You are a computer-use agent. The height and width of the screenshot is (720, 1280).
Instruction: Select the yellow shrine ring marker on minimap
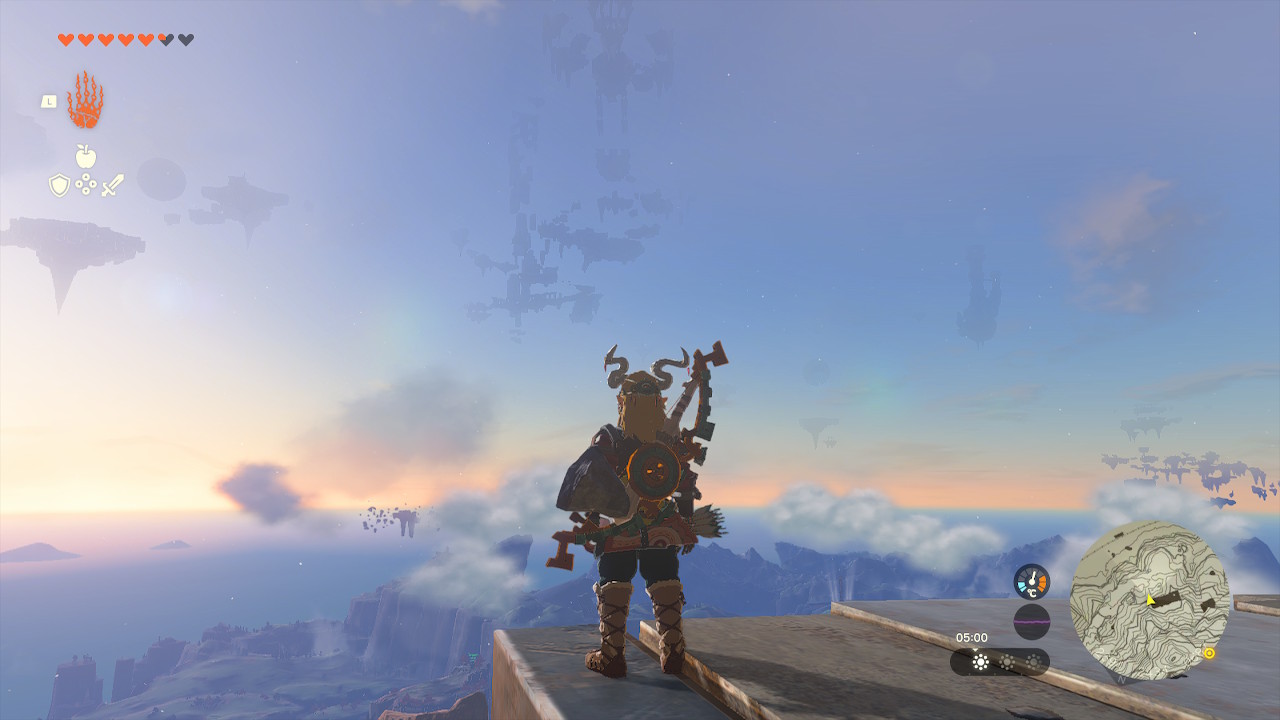coord(1209,653)
